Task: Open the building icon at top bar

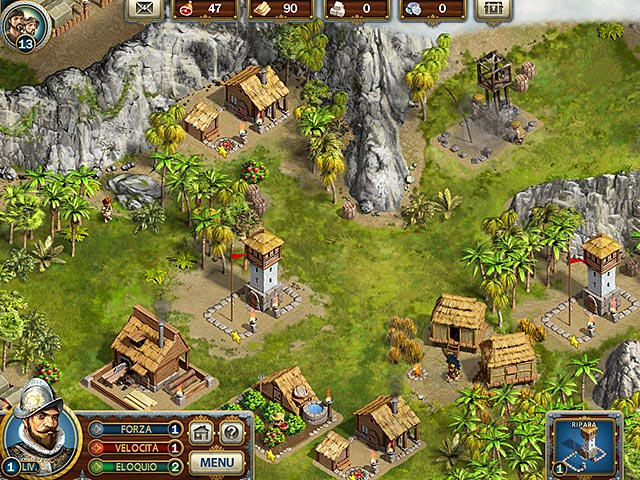Action: pyautogui.click(x=492, y=9)
